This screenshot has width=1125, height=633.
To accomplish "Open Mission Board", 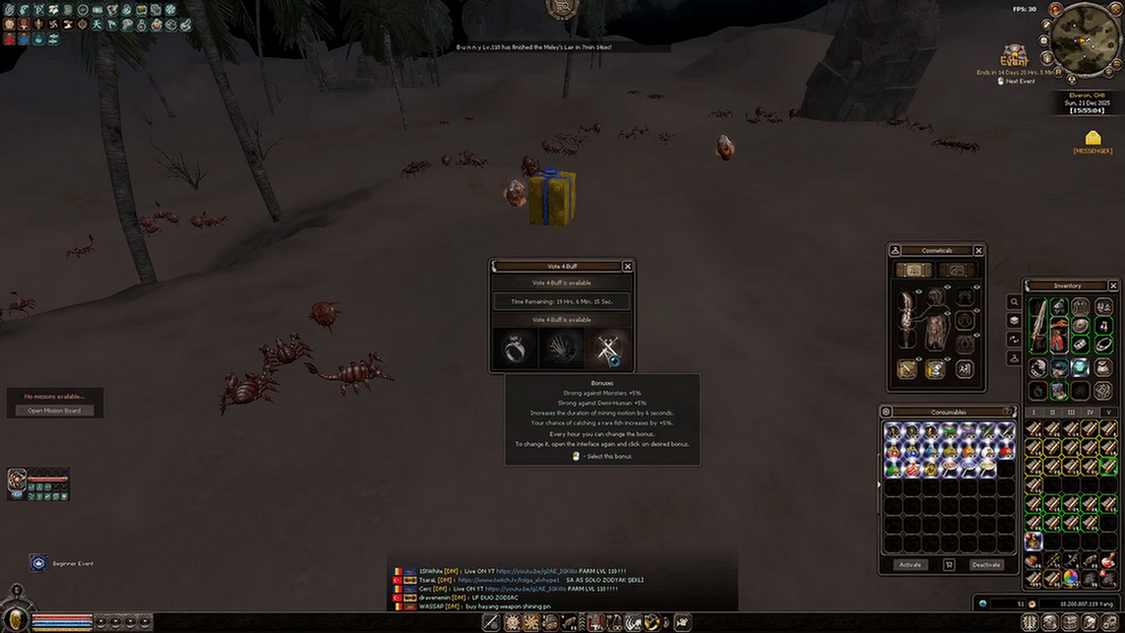I will (54, 410).
